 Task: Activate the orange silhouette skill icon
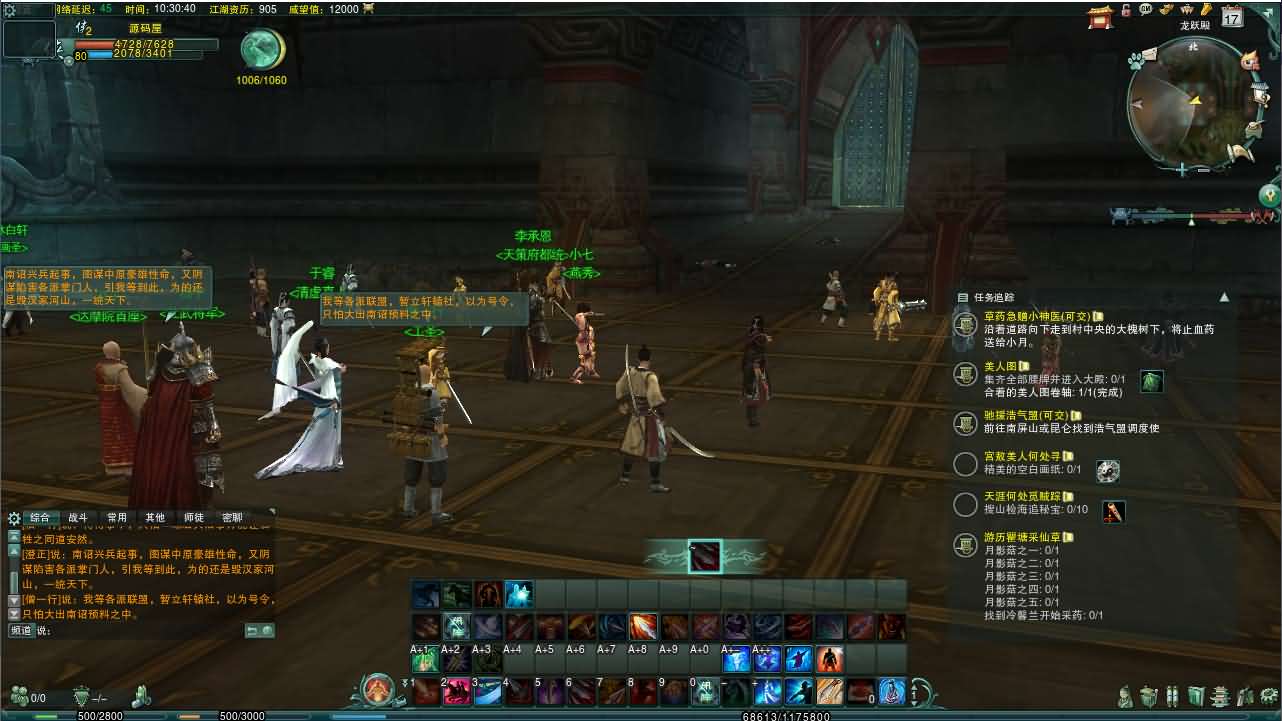tap(829, 660)
